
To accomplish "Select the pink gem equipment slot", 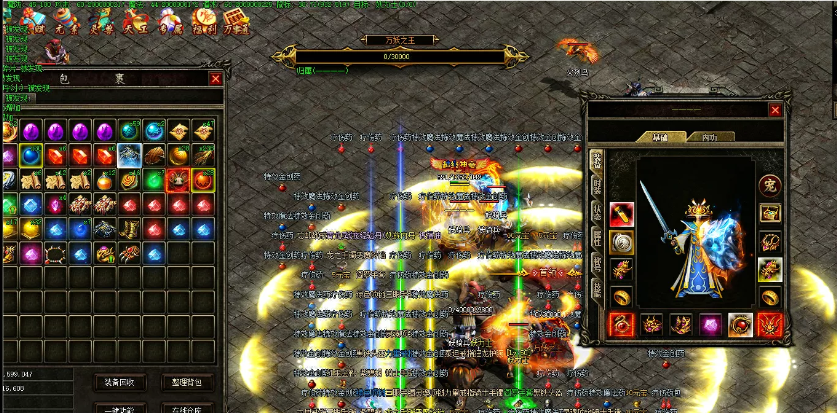I will coord(710,324).
